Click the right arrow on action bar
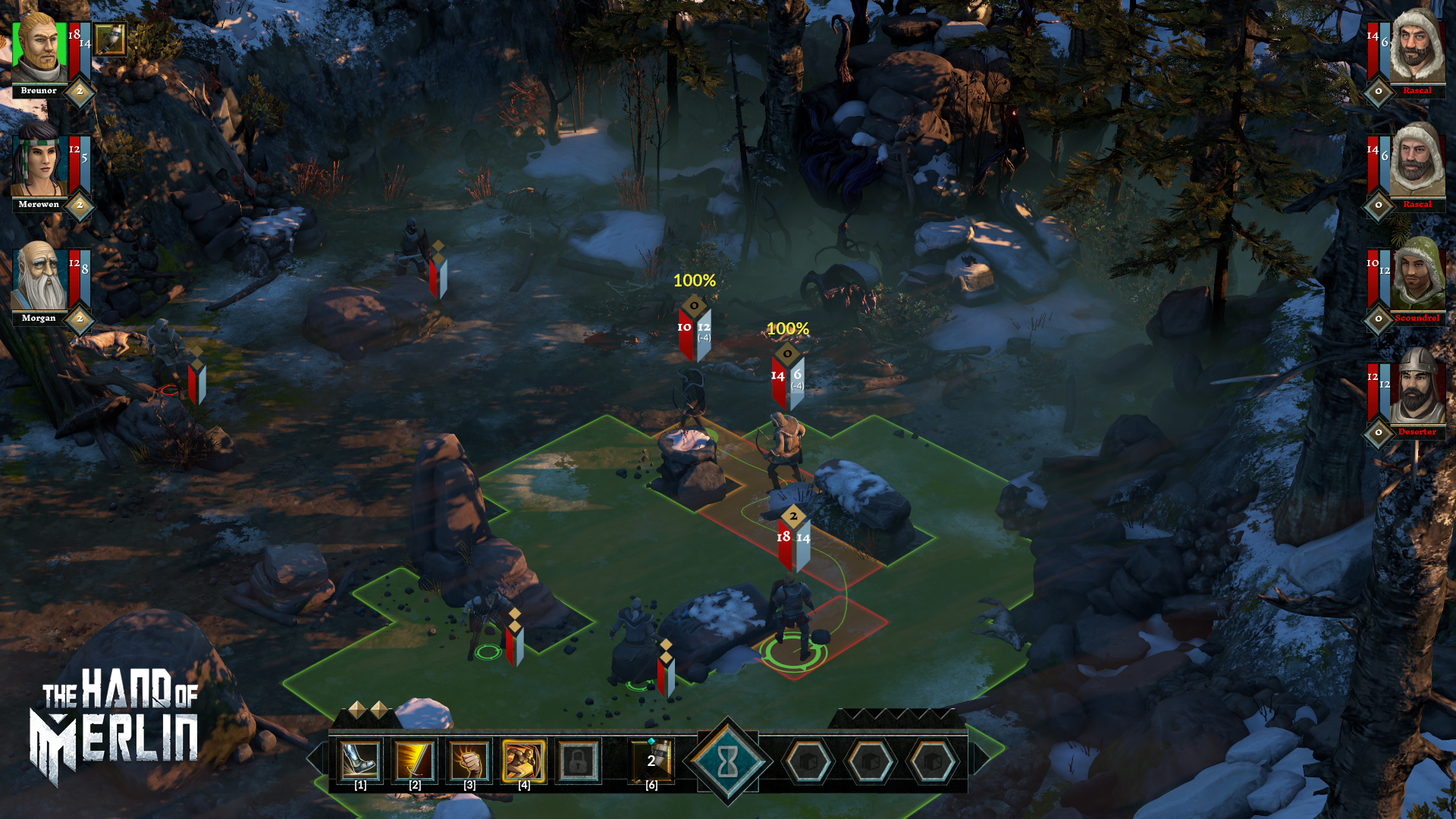This screenshot has width=1456, height=819. coord(981,758)
